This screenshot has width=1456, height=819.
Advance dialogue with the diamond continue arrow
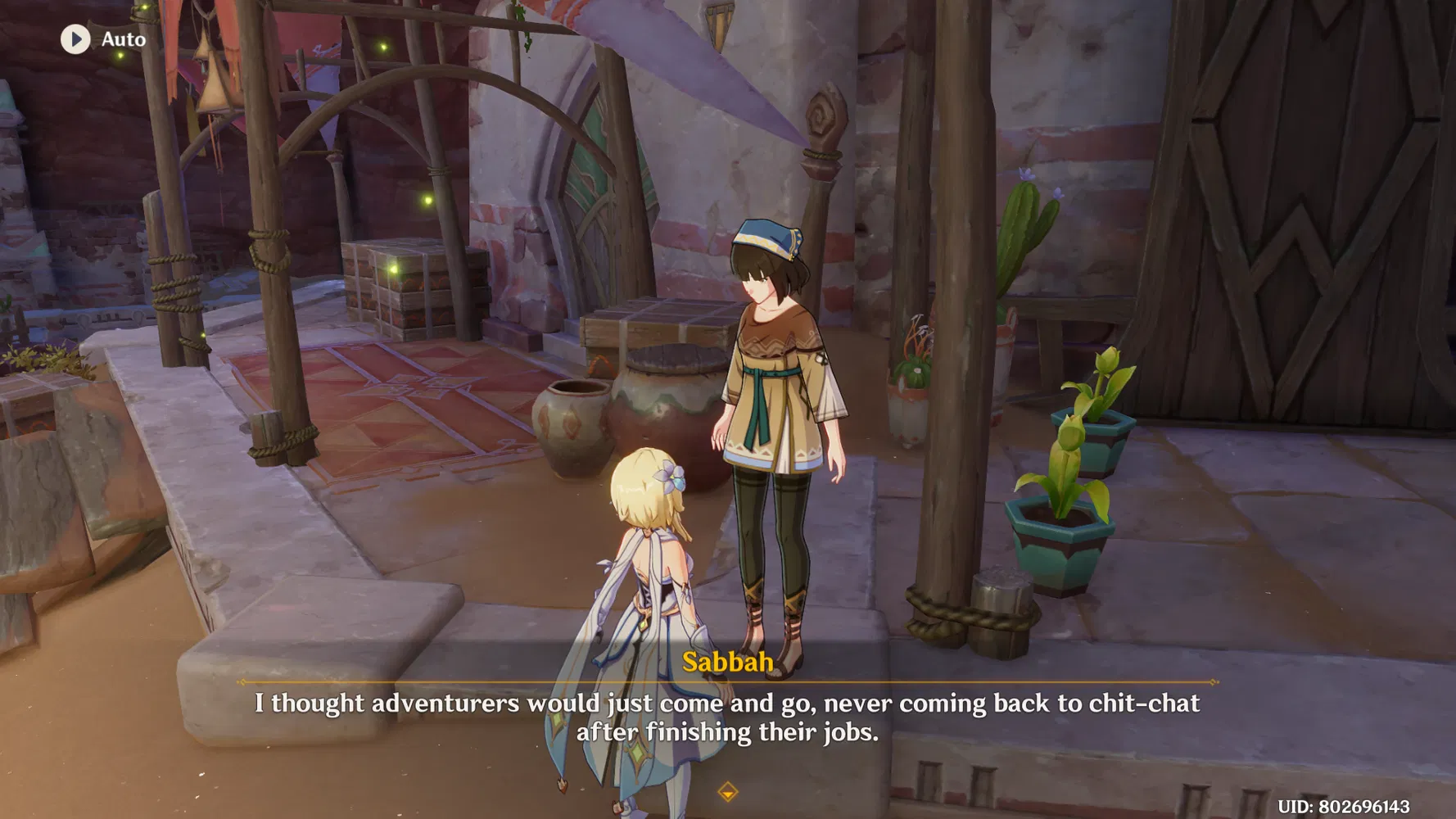coord(727,792)
